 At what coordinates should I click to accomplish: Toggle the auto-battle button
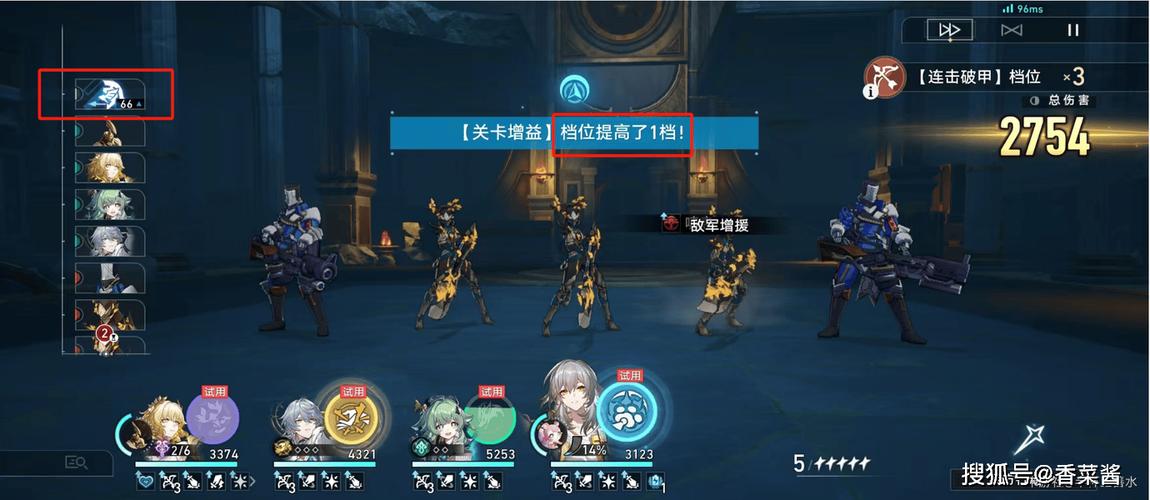1011,30
